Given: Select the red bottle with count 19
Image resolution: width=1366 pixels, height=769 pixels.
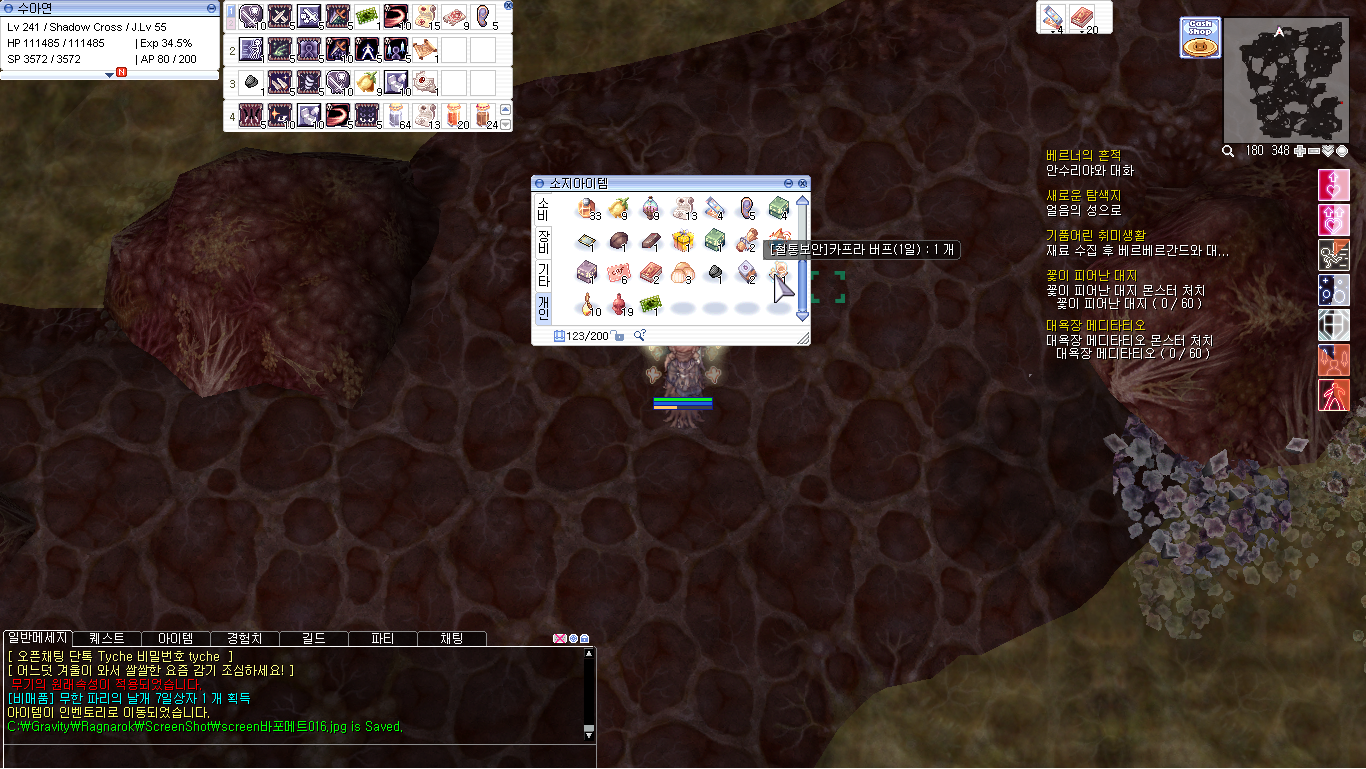Looking at the screenshot, I should [618, 304].
